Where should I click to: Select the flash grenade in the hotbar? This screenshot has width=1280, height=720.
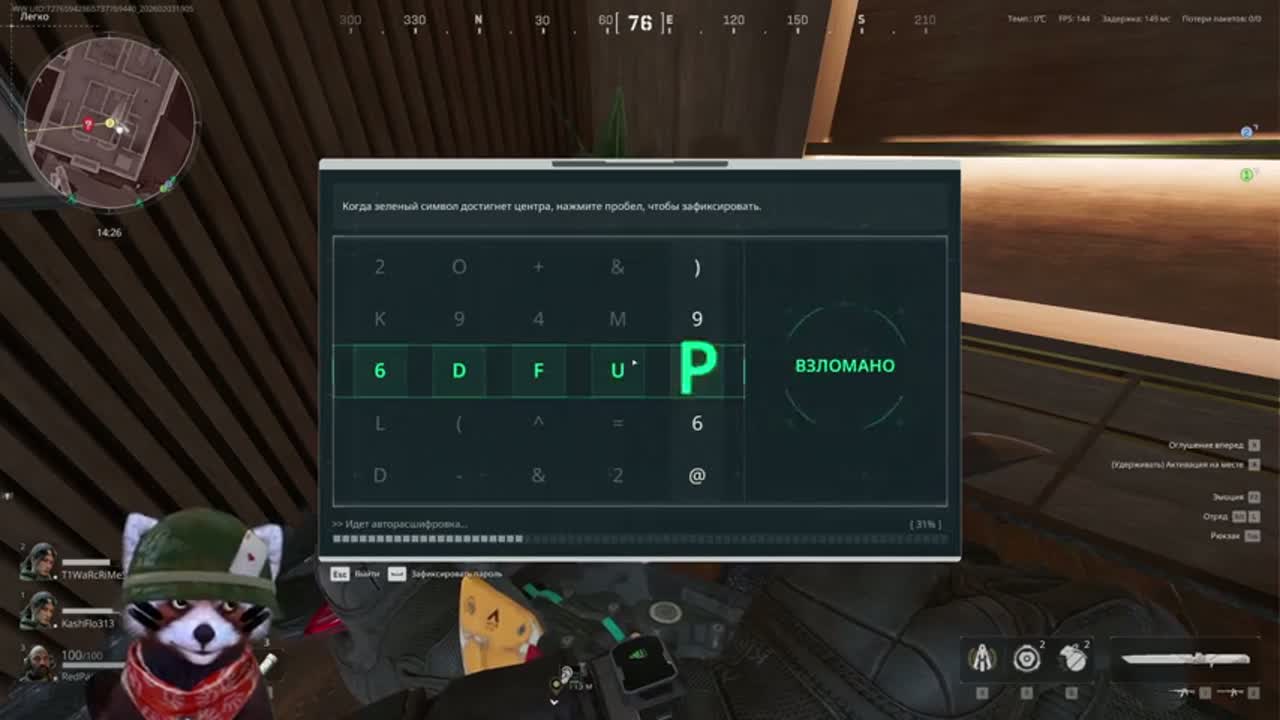1026,658
